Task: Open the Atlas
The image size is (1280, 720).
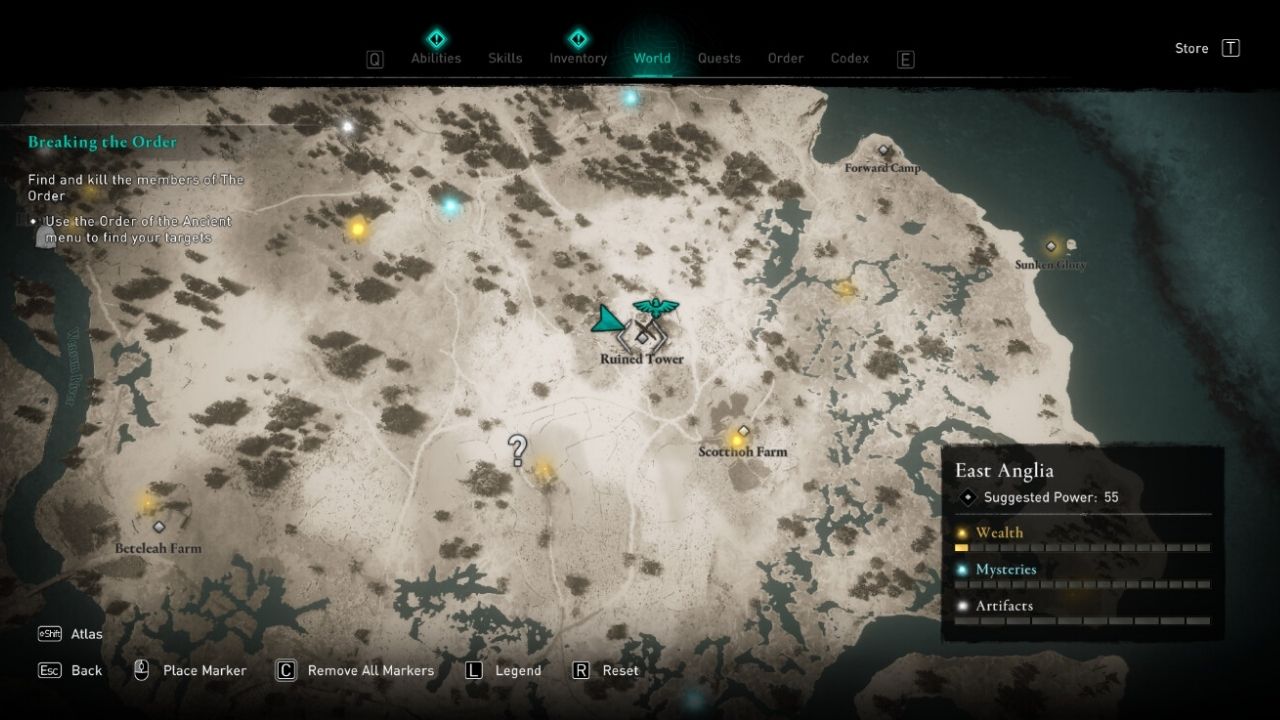Action: point(86,633)
